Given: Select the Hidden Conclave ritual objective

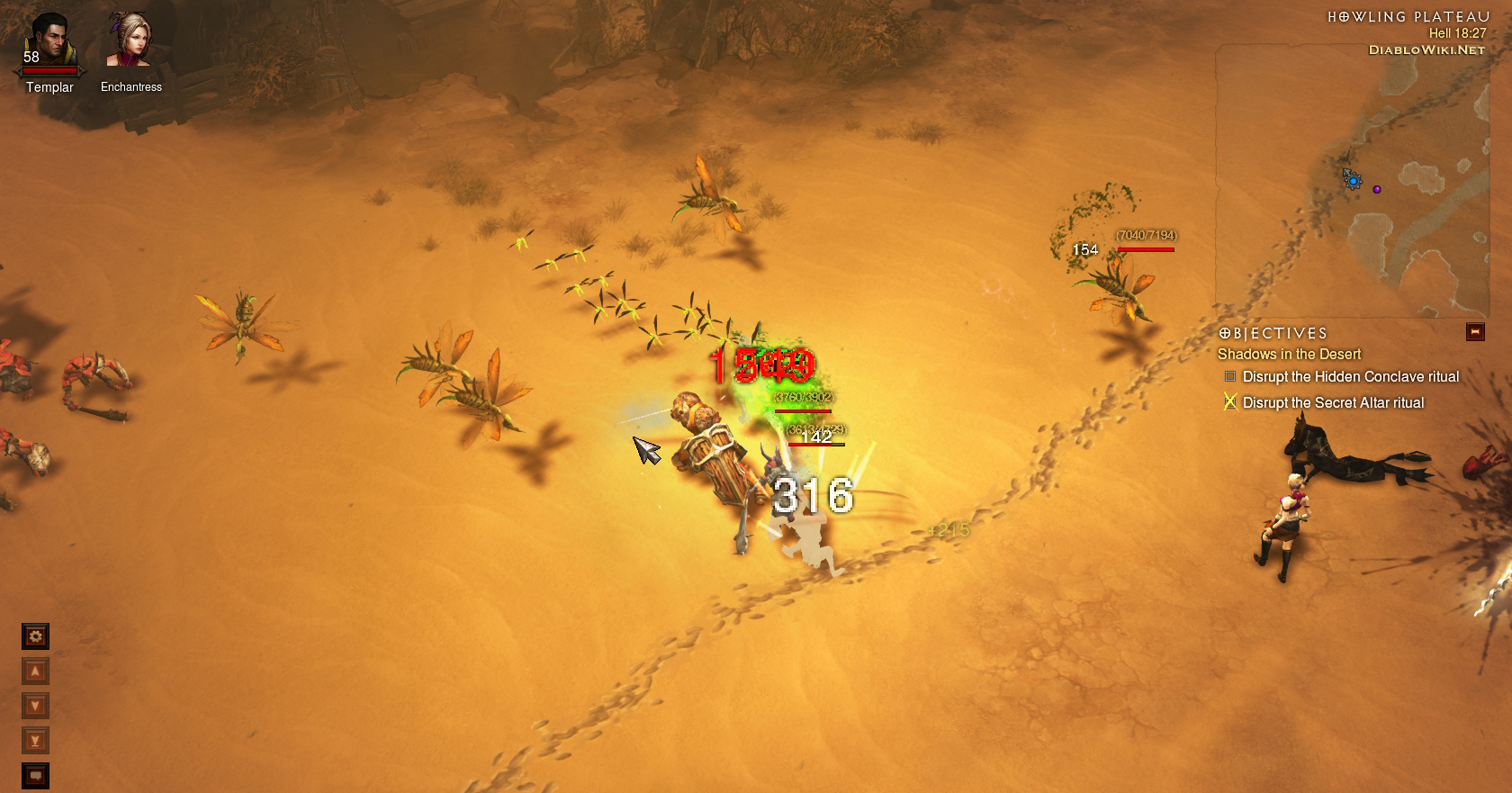Looking at the screenshot, I should click(x=1350, y=376).
